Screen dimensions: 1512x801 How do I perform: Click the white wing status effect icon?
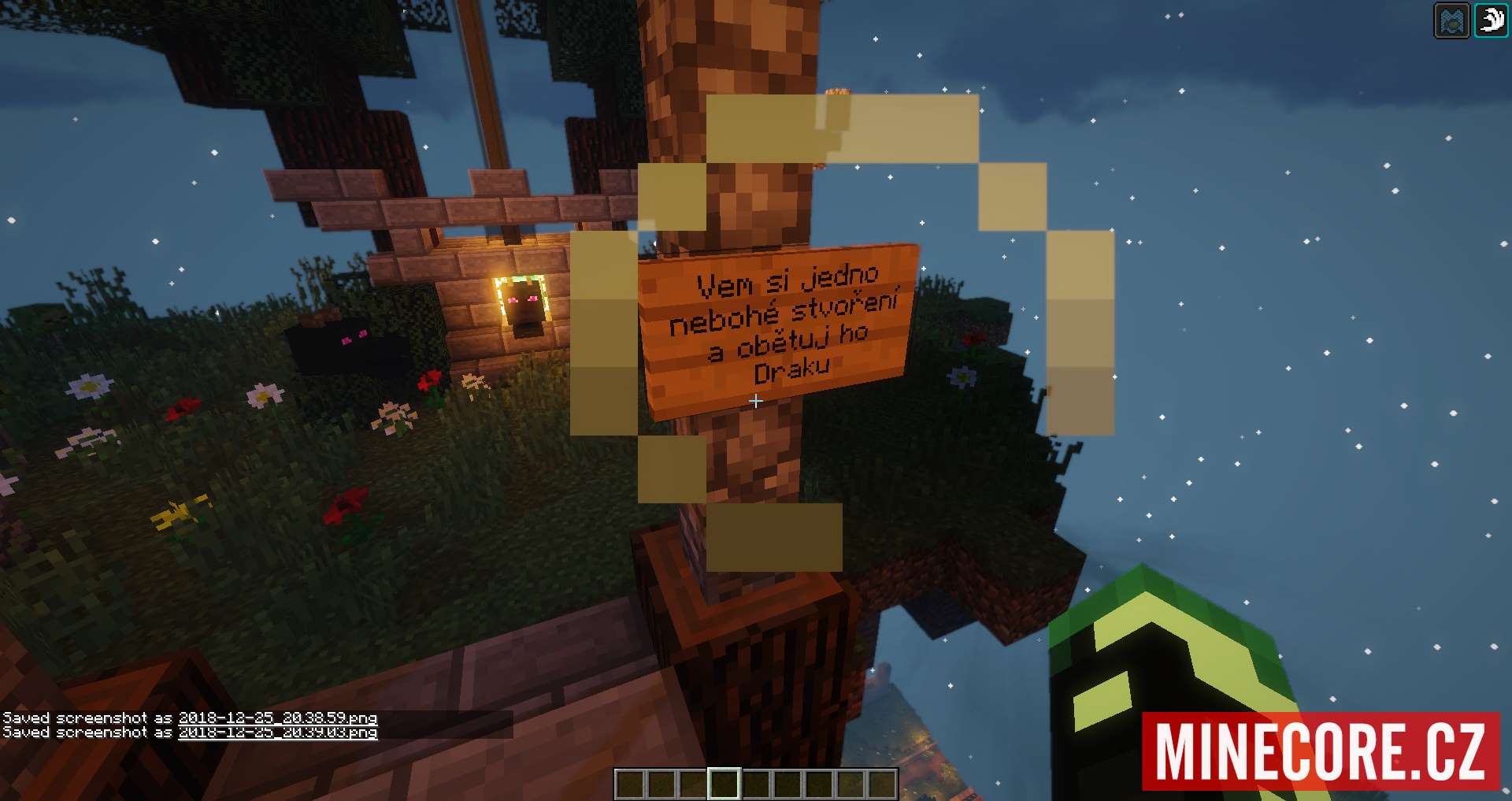tap(1491, 20)
